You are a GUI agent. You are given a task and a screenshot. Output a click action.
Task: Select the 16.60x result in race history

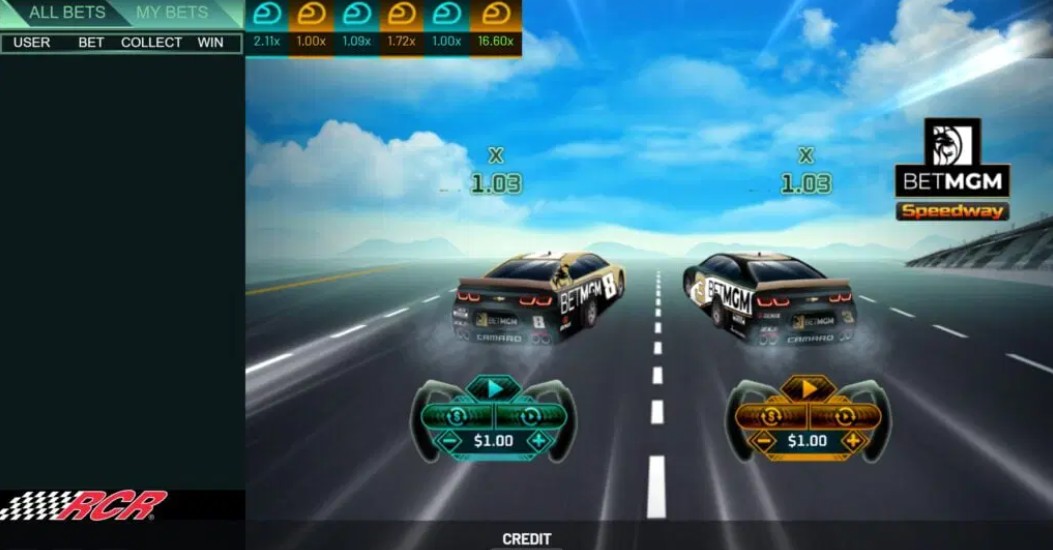click(496, 28)
